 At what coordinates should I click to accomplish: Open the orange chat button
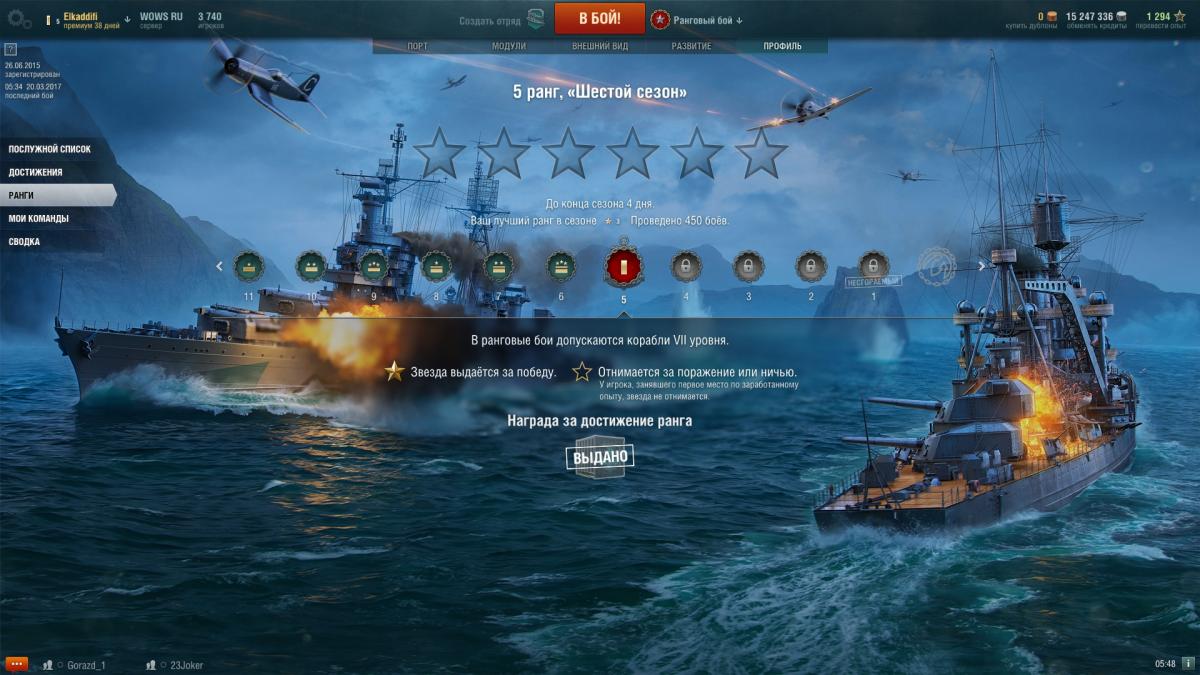[16, 664]
